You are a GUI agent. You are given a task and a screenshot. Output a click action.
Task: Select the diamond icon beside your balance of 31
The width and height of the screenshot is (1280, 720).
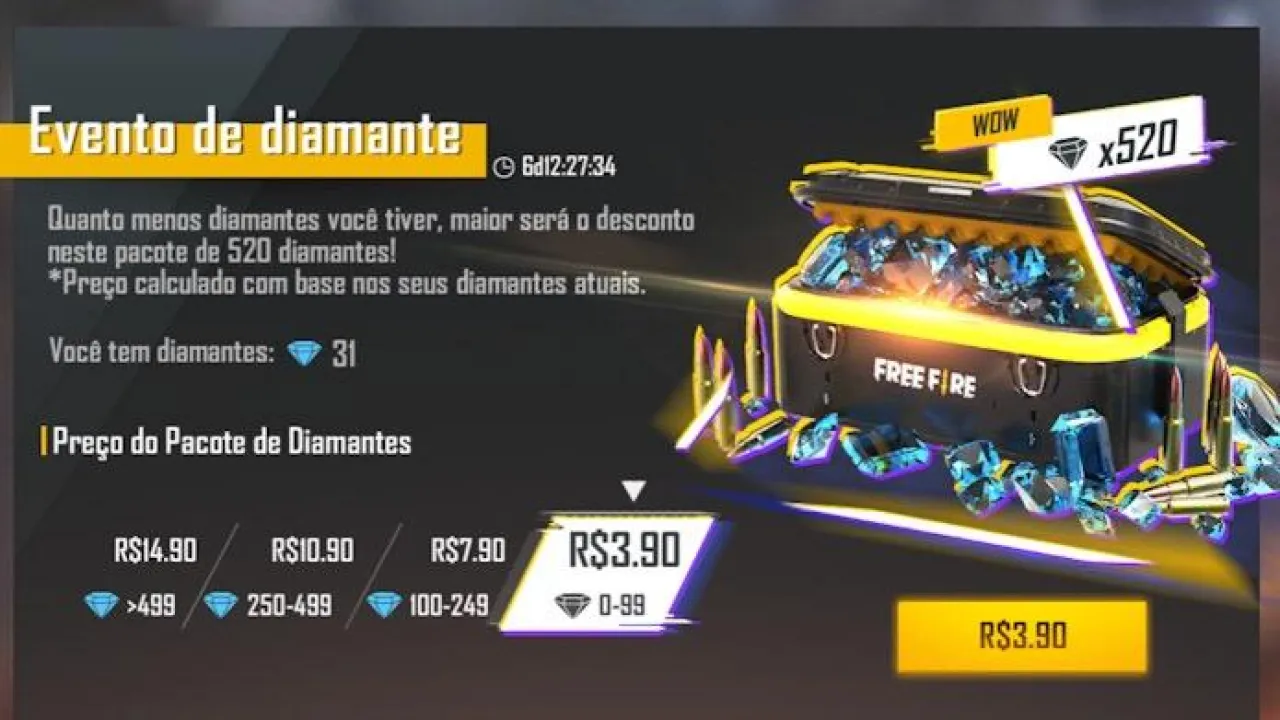click(x=302, y=352)
